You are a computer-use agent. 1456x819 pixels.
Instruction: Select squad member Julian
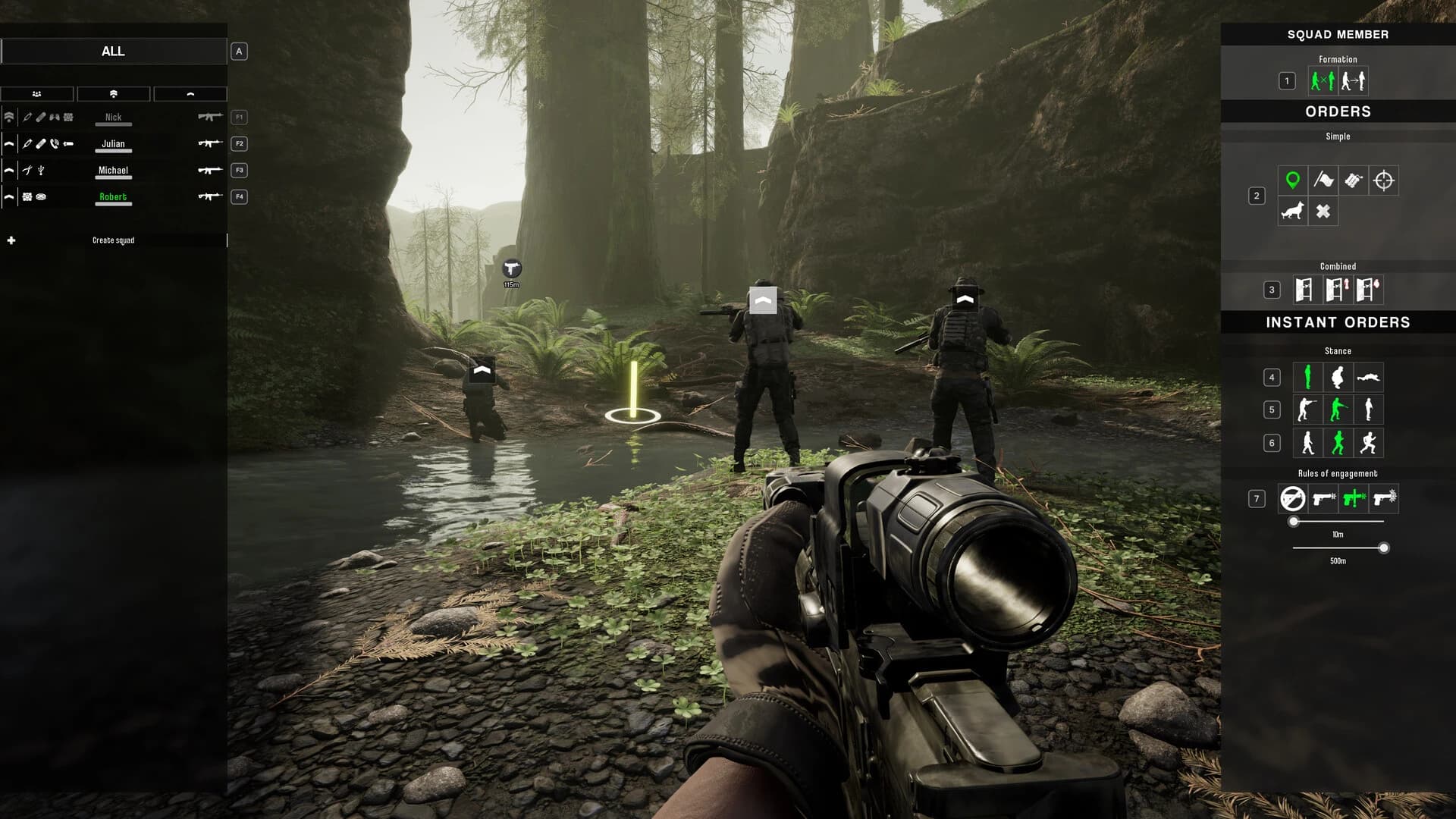(x=113, y=144)
